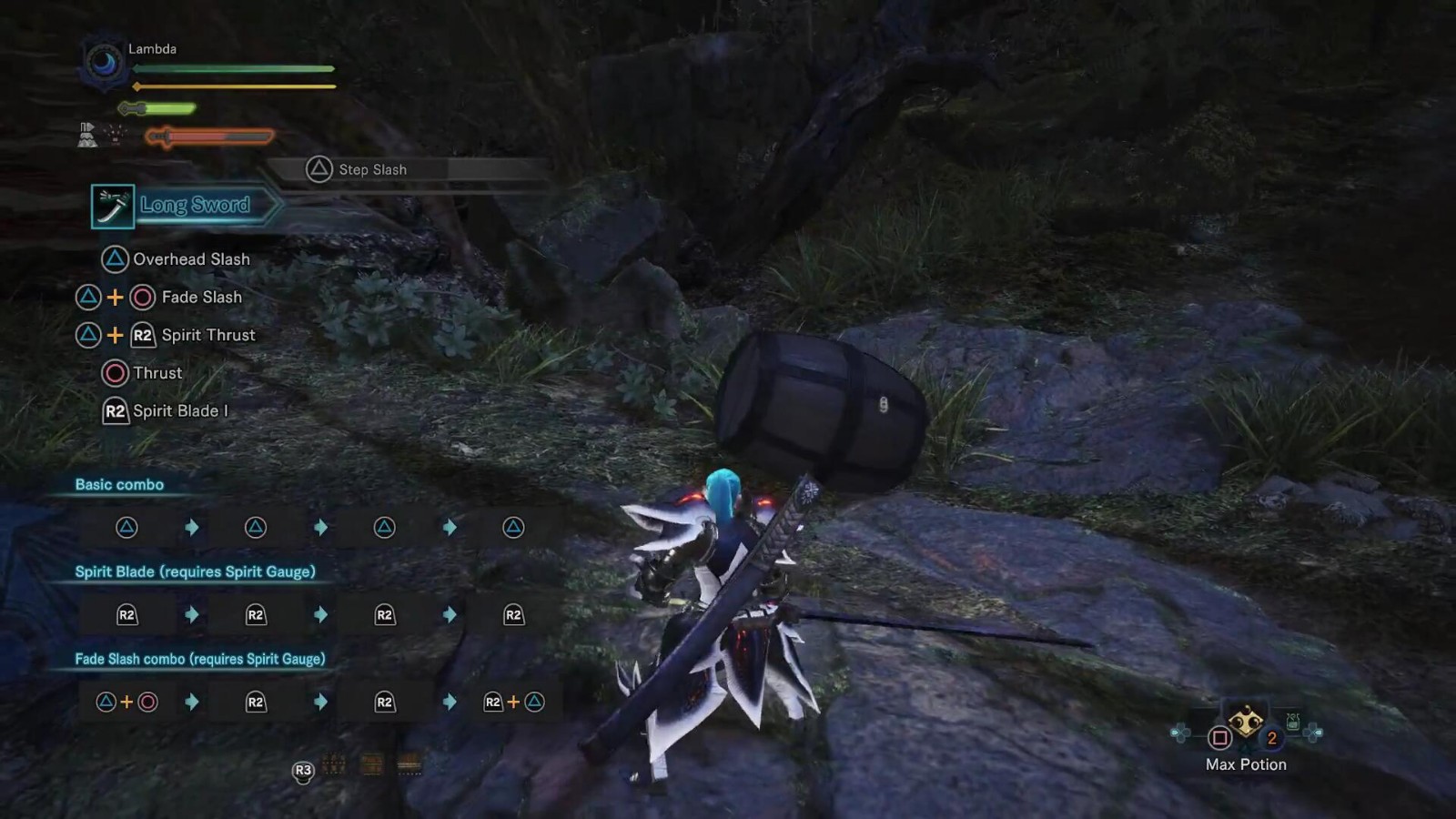Click the Fade Slash move entry

coord(201,297)
